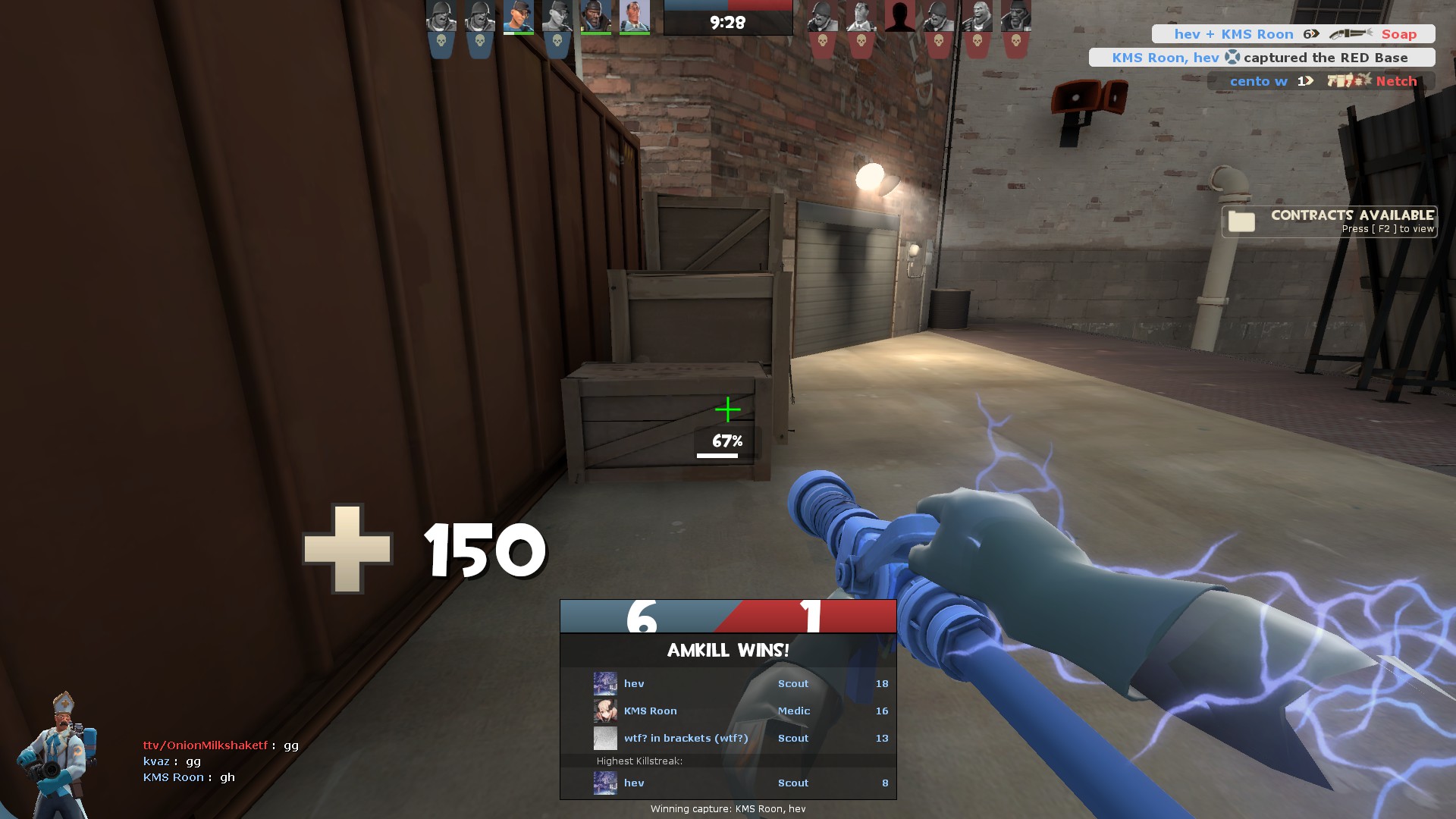
Task: Click the kill feed entry for Soap
Action: [1293, 34]
